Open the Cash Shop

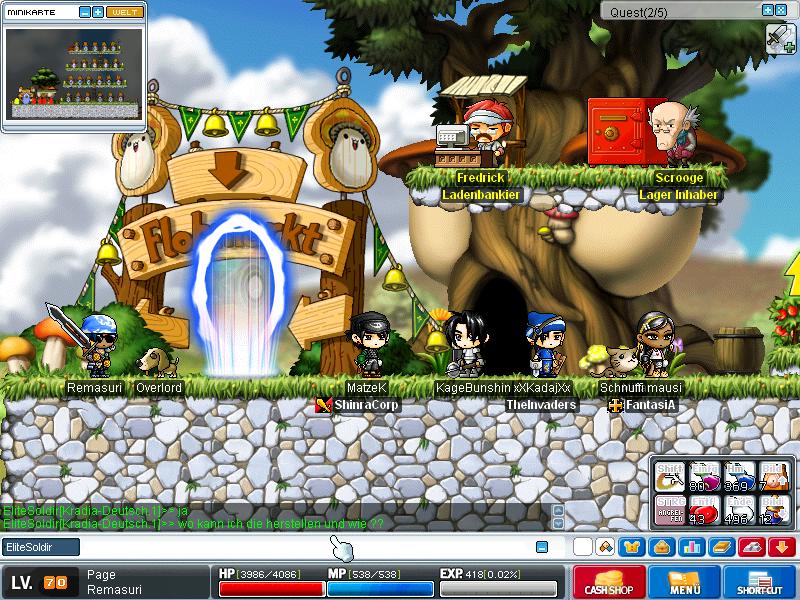click(x=607, y=582)
